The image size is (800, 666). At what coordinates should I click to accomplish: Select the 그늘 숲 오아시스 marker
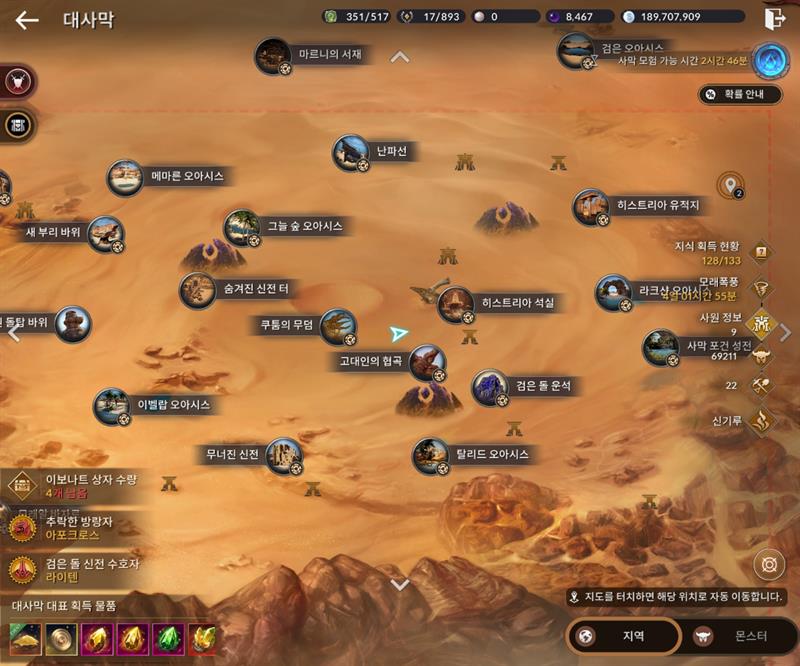click(242, 228)
